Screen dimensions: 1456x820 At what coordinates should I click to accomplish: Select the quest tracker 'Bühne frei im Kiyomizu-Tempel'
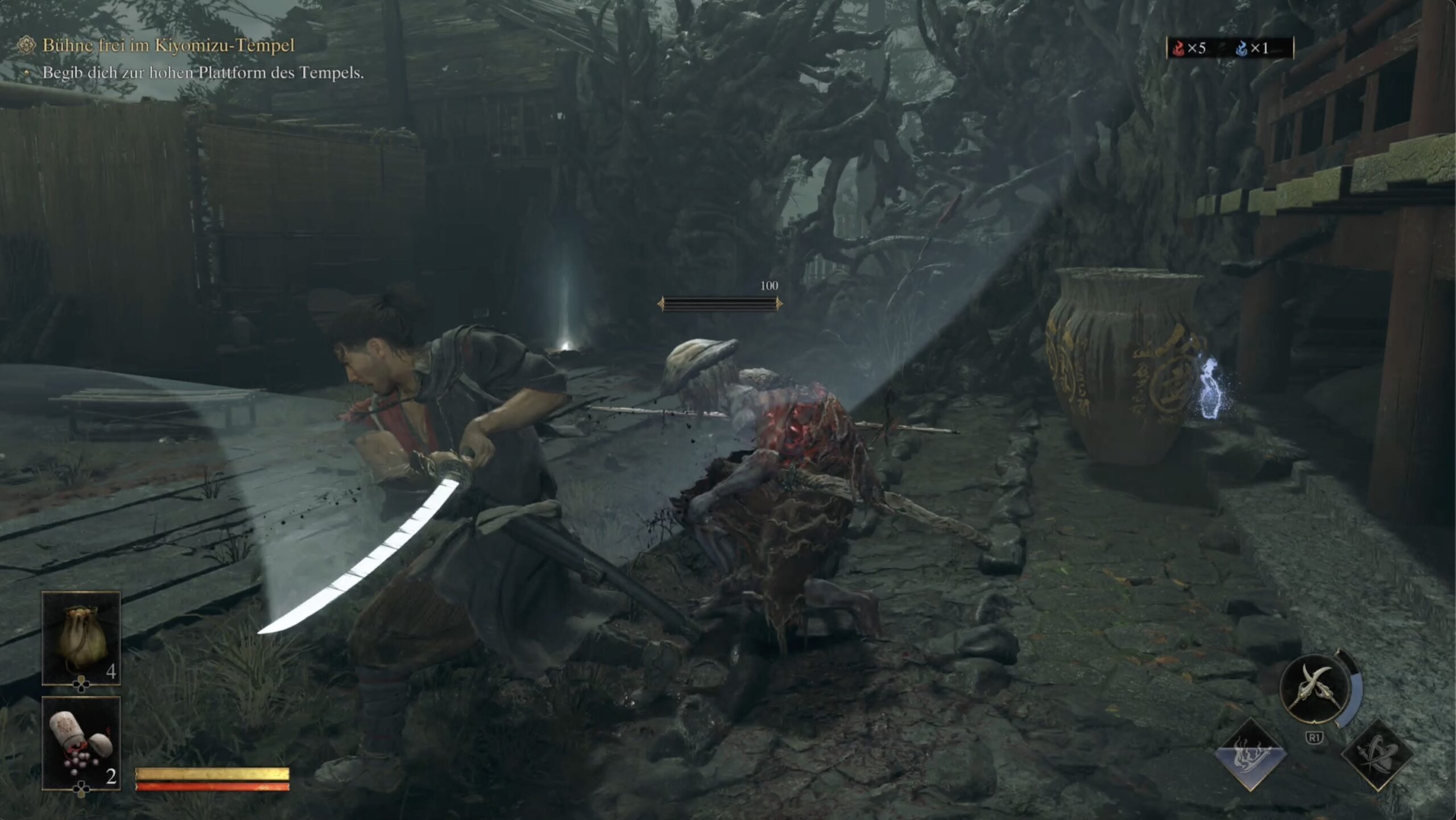click(168, 46)
